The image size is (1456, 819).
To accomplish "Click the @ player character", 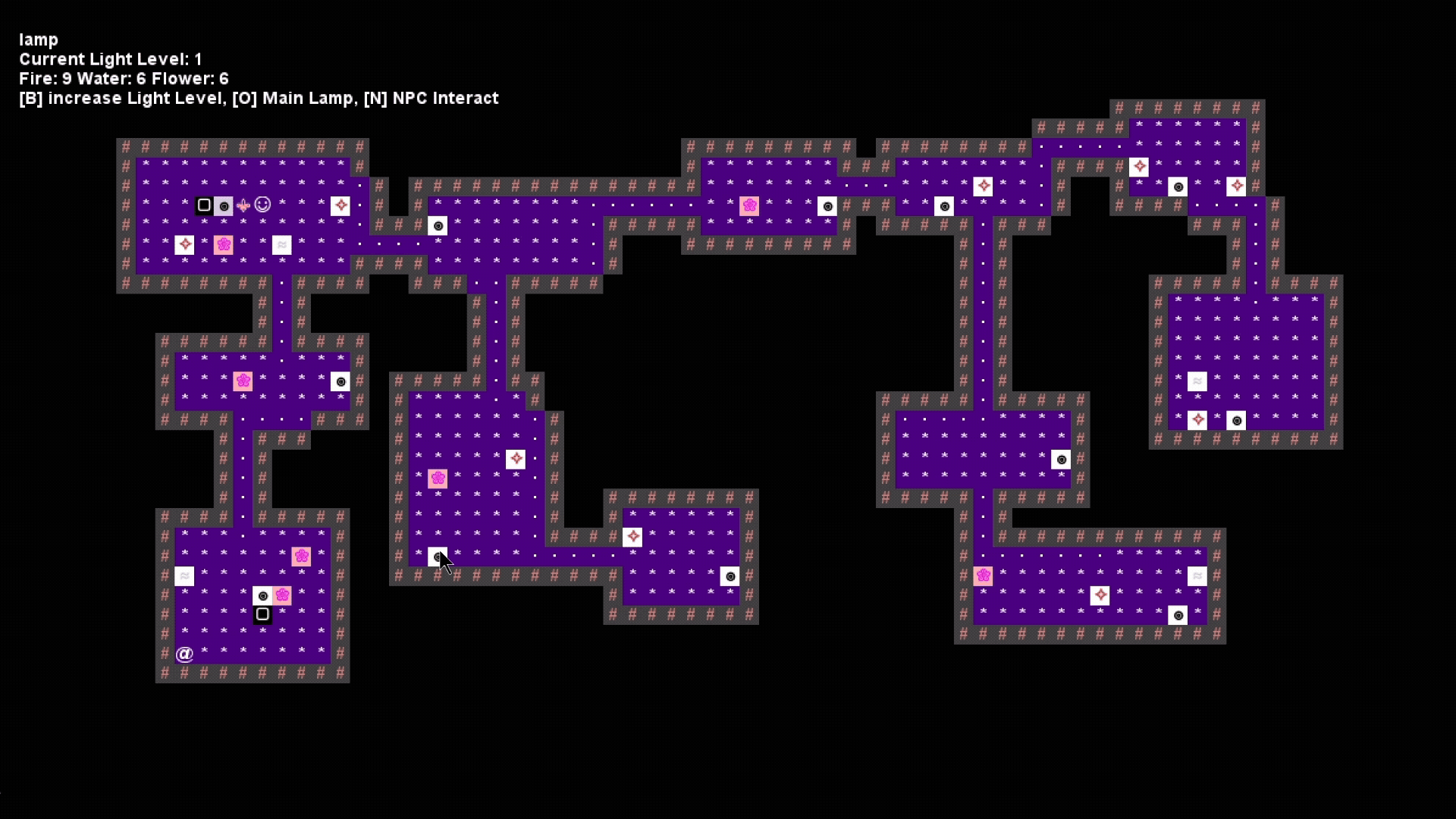I will (184, 654).
